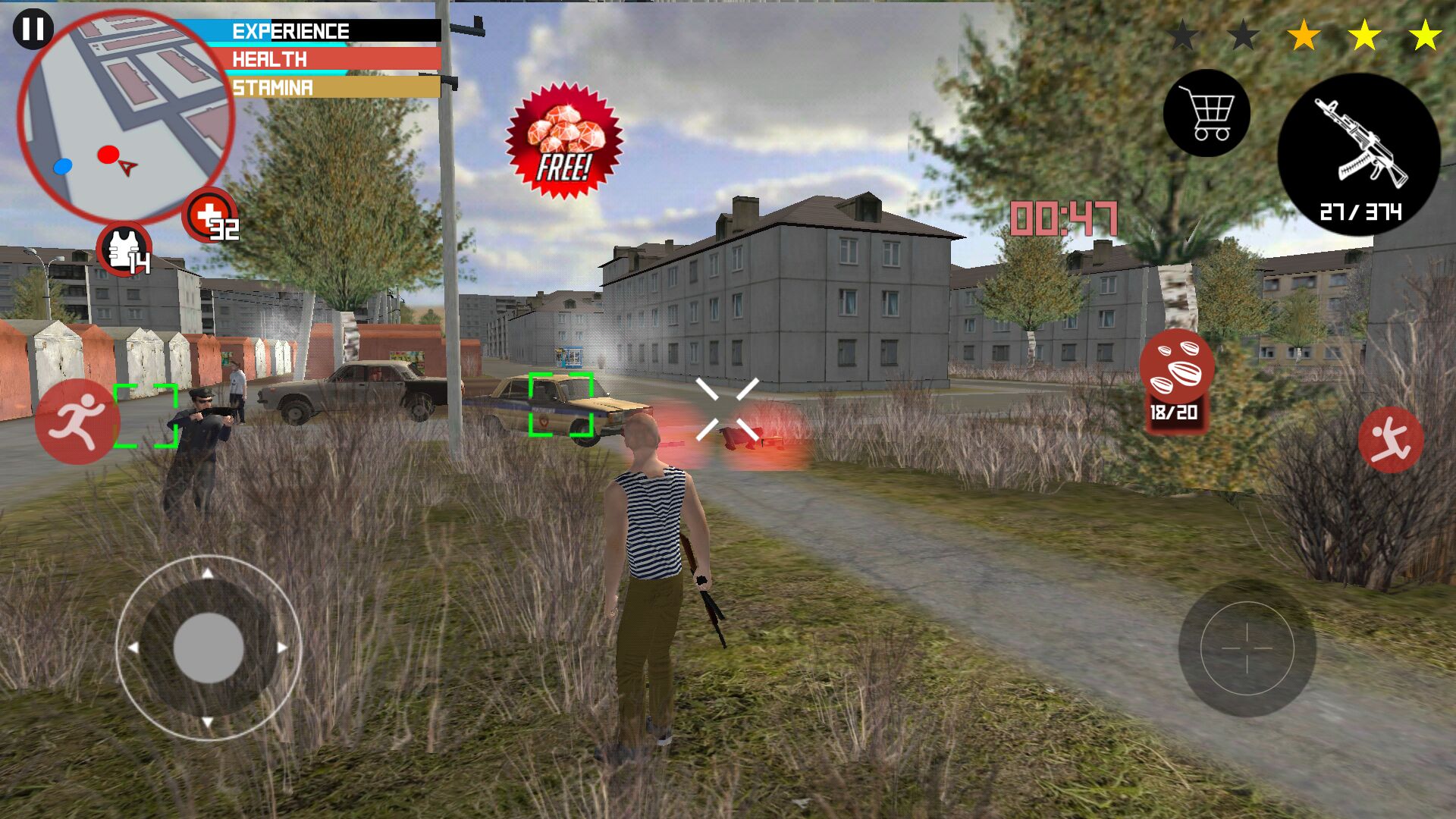1456x819 pixels.
Task: Fire weapon with crosshair shoot button
Action: 1247,648
